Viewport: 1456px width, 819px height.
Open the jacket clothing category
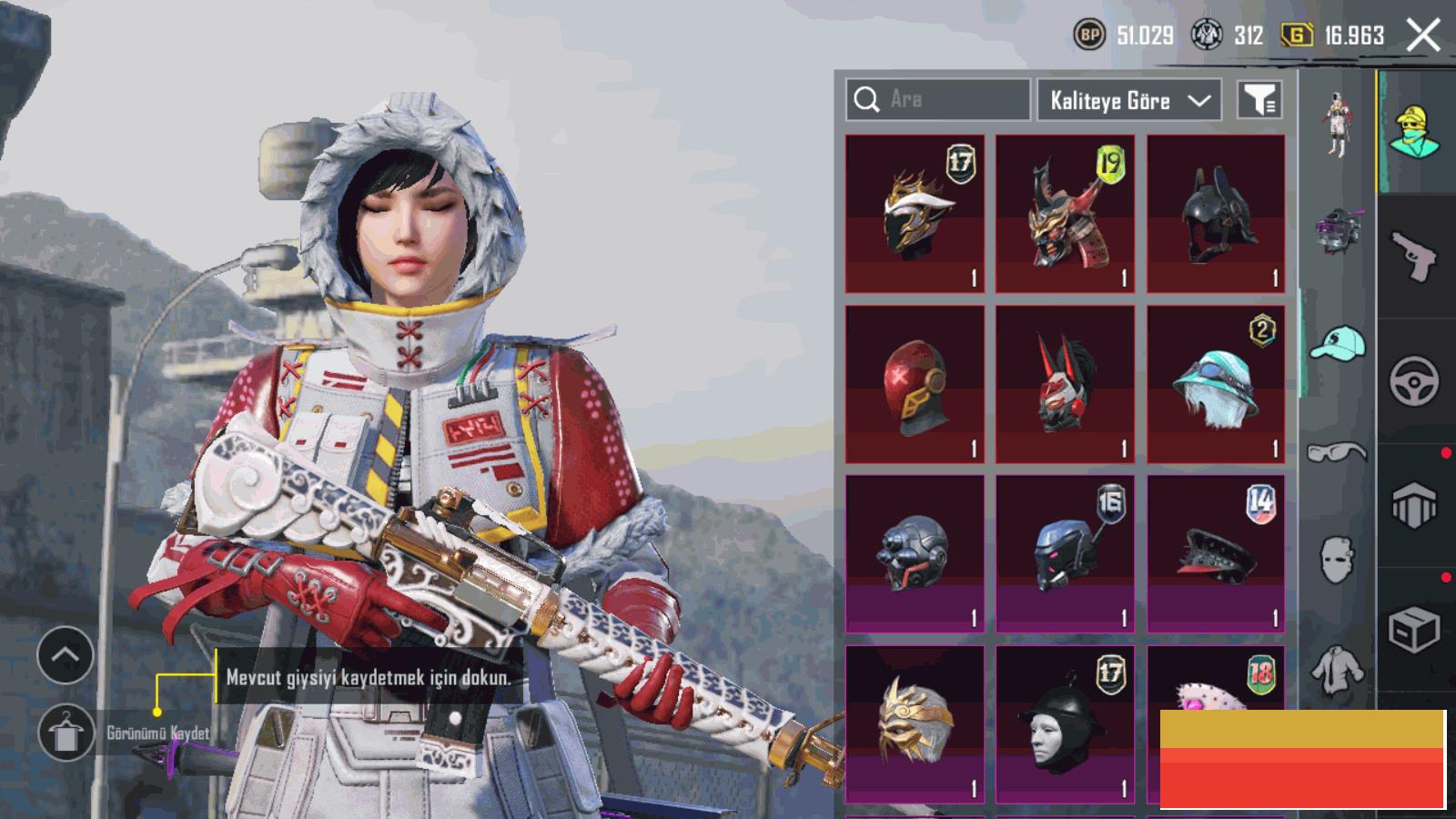pos(1338,671)
